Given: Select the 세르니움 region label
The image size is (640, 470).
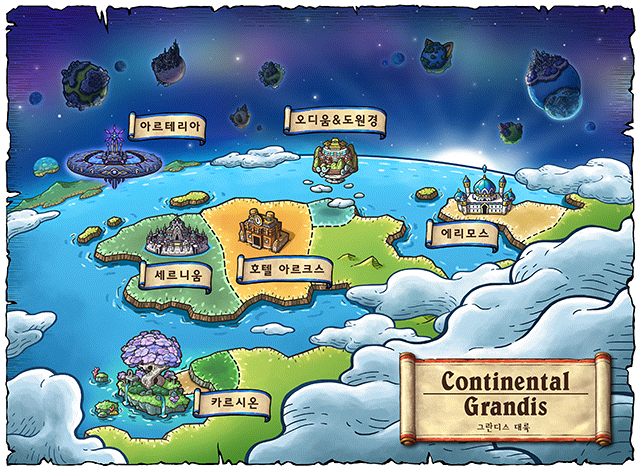Looking at the screenshot, I should (177, 273).
